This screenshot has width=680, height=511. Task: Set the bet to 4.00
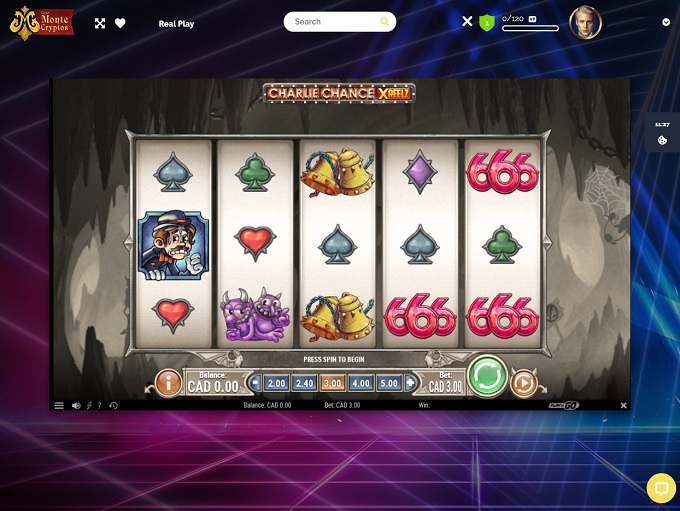pyautogui.click(x=361, y=383)
